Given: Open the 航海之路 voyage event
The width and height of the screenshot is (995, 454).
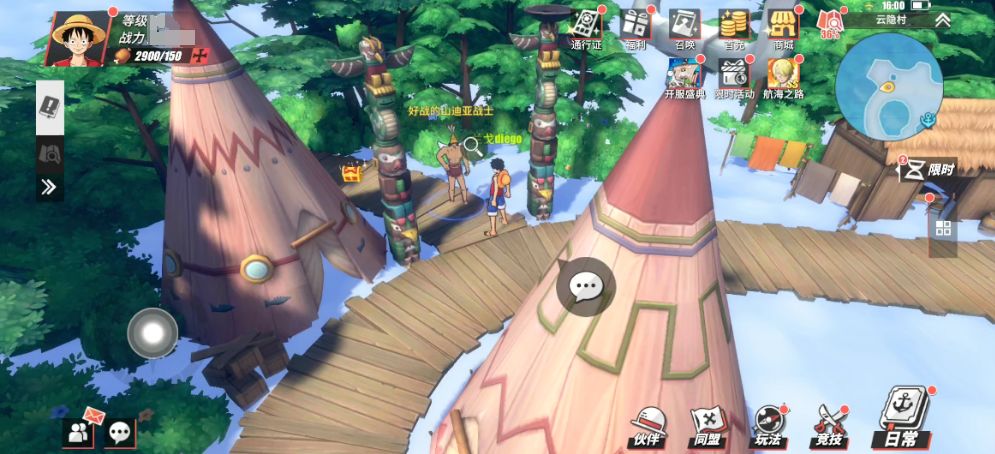Looking at the screenshot, I should 783,78.
